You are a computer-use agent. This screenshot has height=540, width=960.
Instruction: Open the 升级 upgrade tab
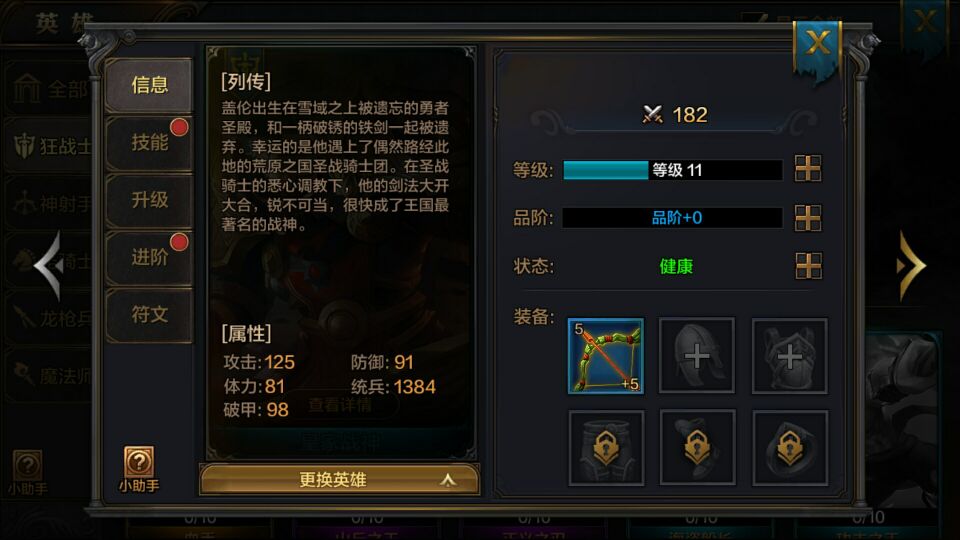pyautogui.click(x=149, y=200)
